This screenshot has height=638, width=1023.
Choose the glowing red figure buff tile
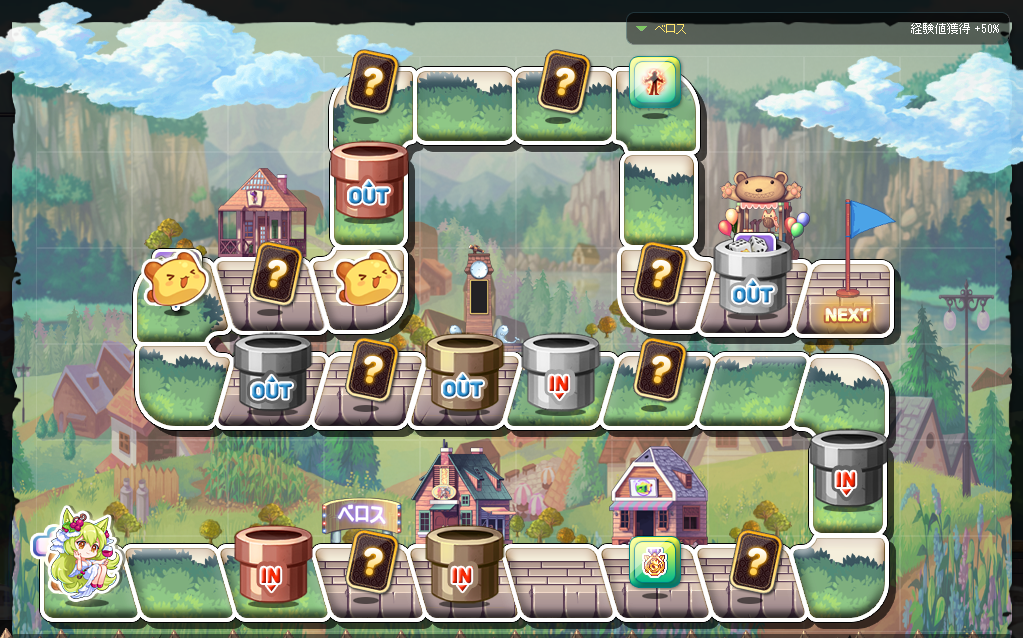point(655,82)
